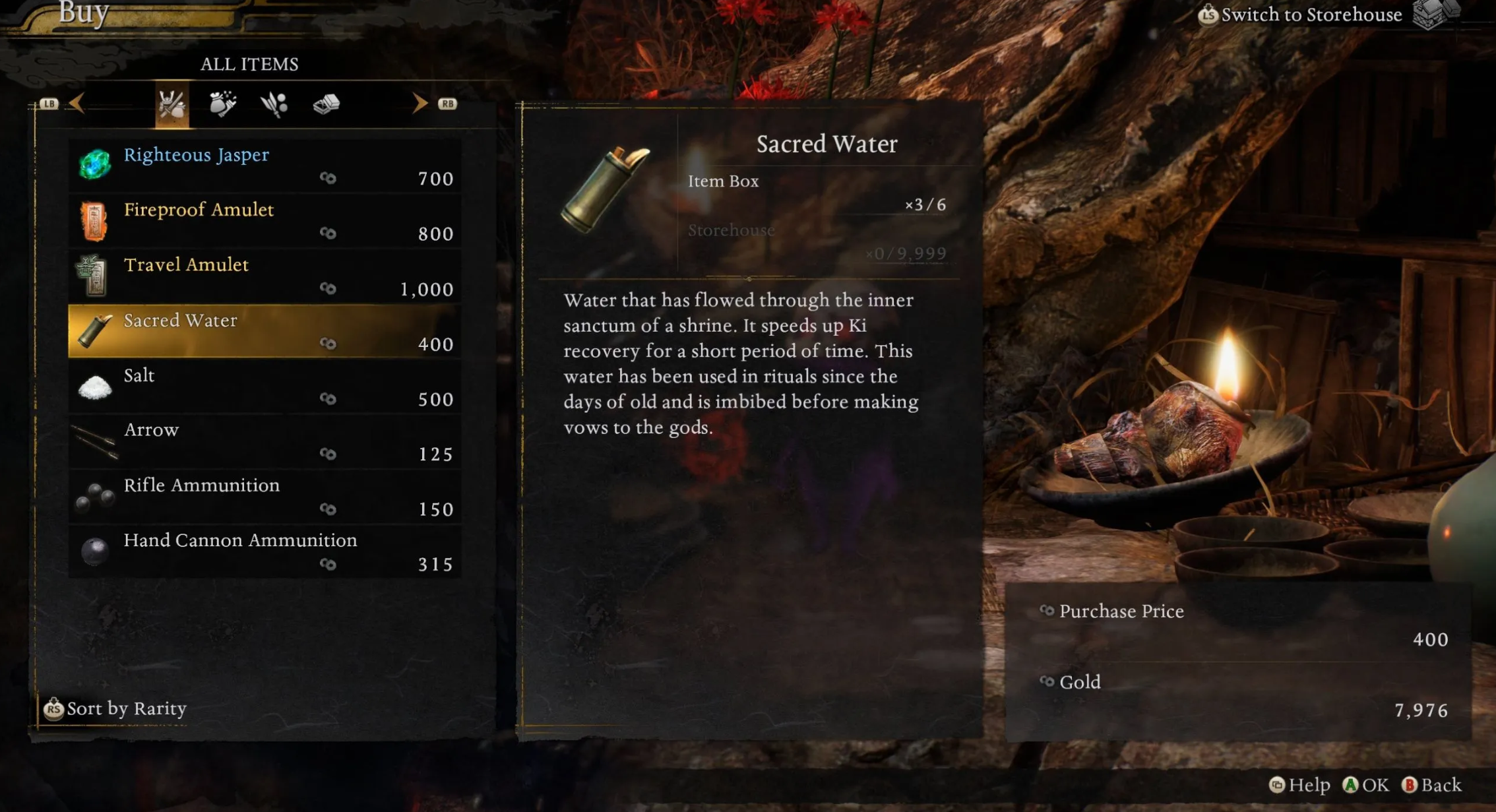Open the open-box category tab
1496x812 pixels.
pos(326,104)
